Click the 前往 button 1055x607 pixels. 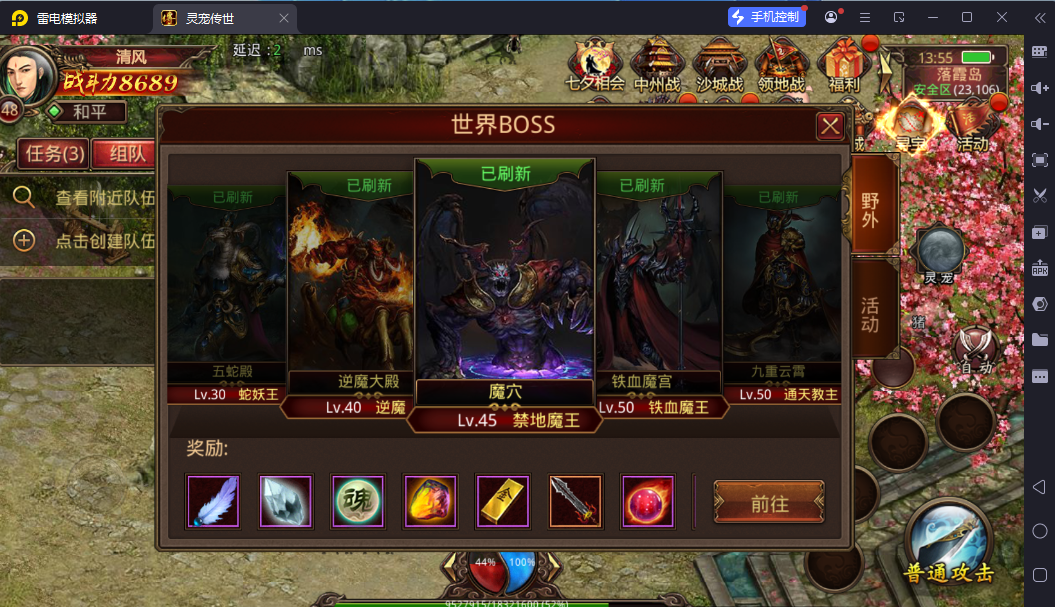768,502
